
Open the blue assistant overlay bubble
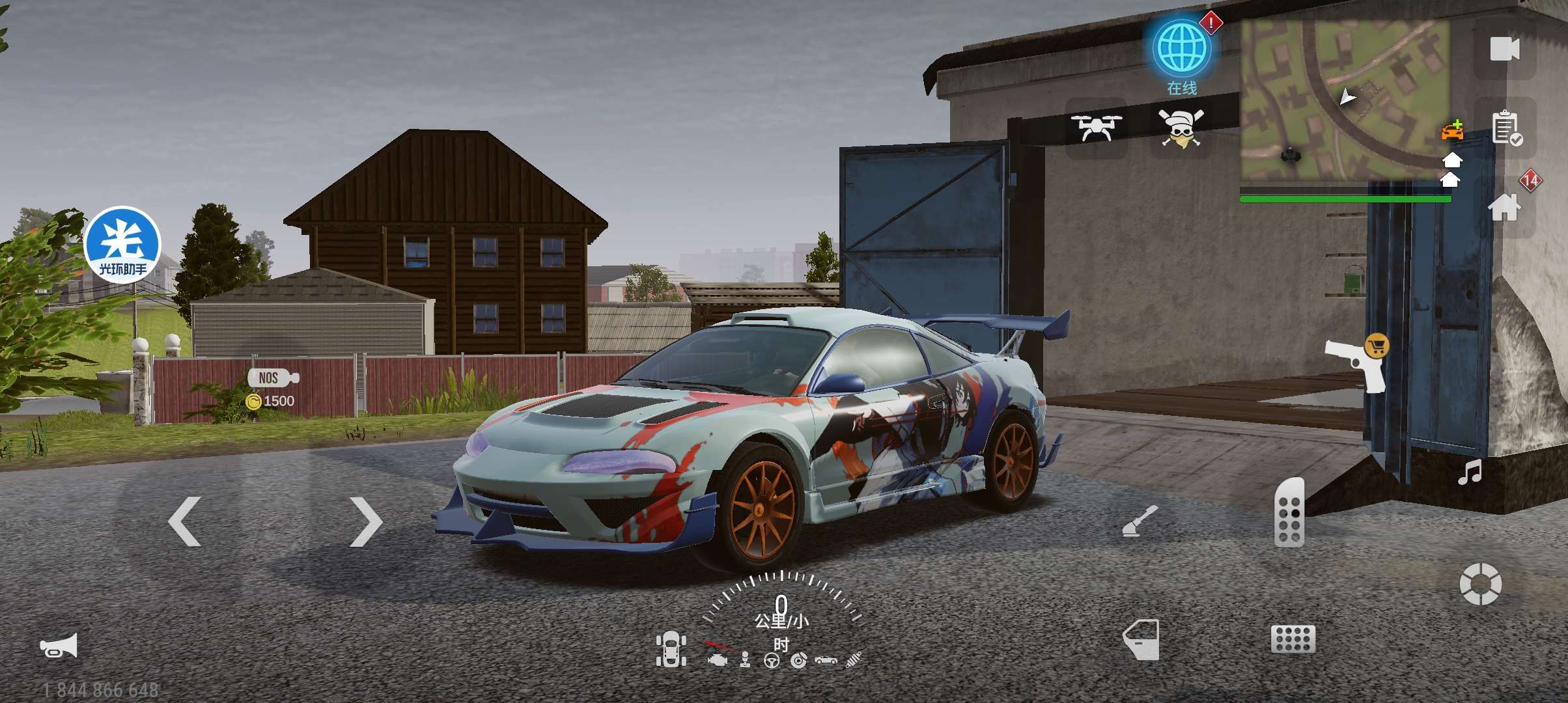tap(122, 244)
